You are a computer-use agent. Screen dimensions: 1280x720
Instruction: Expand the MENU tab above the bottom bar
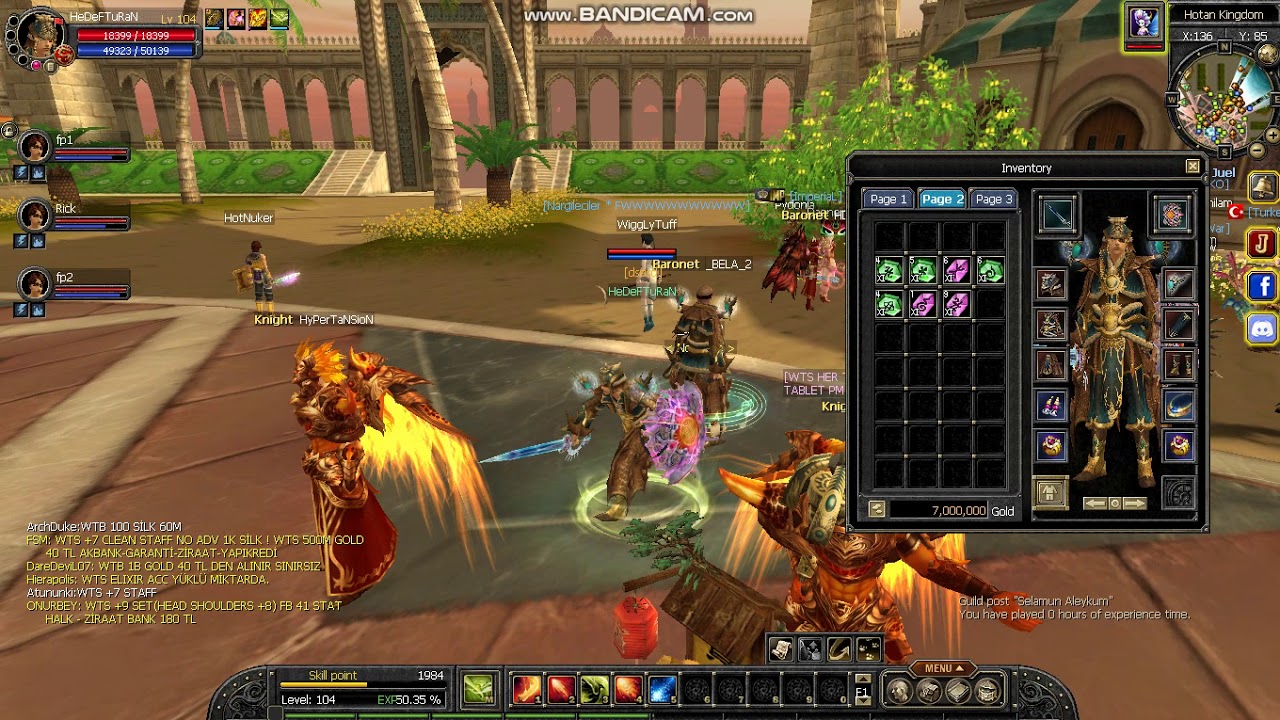pos(943,668)
